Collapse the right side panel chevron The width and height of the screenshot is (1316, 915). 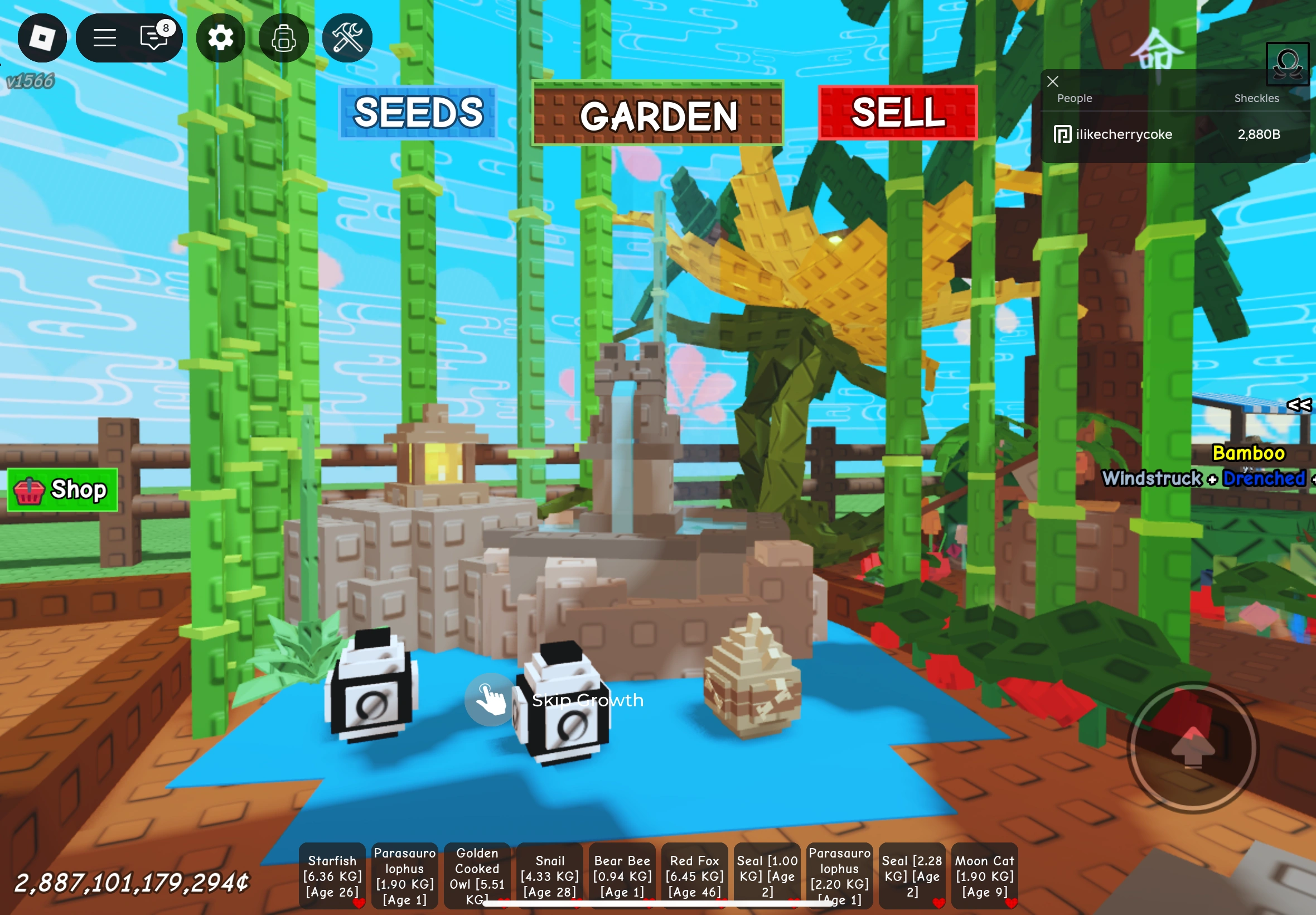click(1298, 405)
